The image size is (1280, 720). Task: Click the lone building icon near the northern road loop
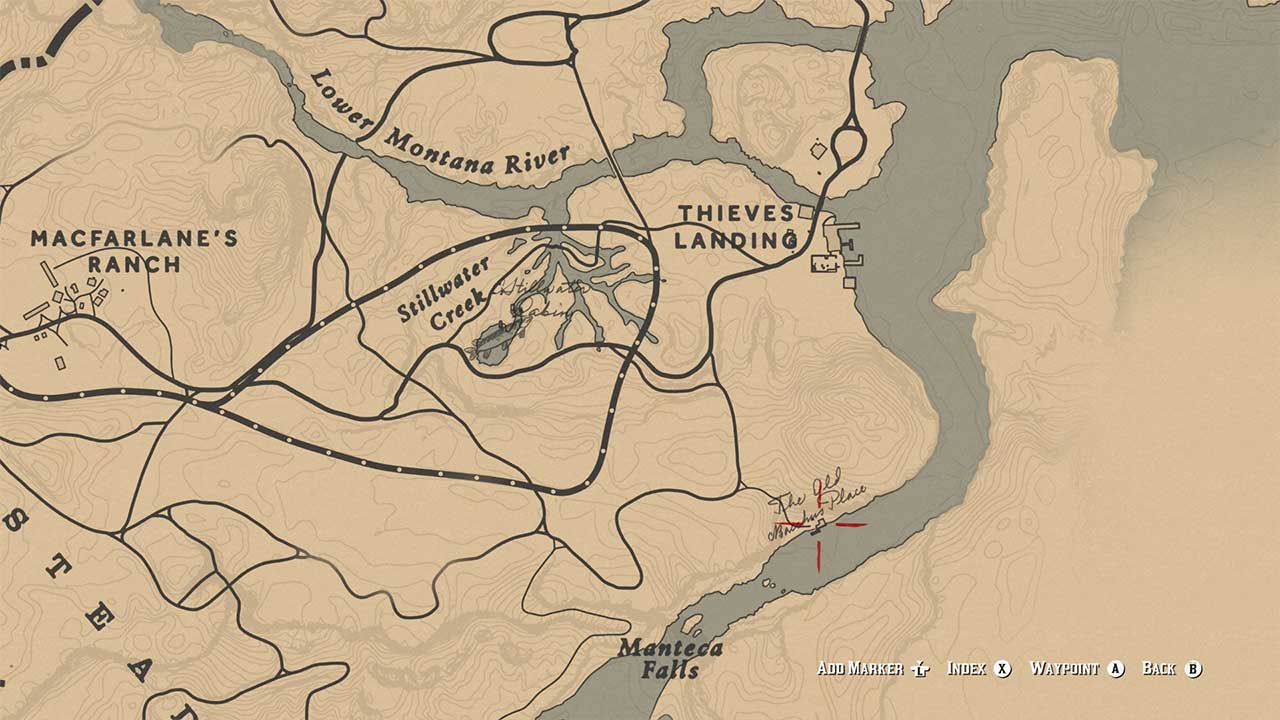pyautogui.click(x=820, y=150)
